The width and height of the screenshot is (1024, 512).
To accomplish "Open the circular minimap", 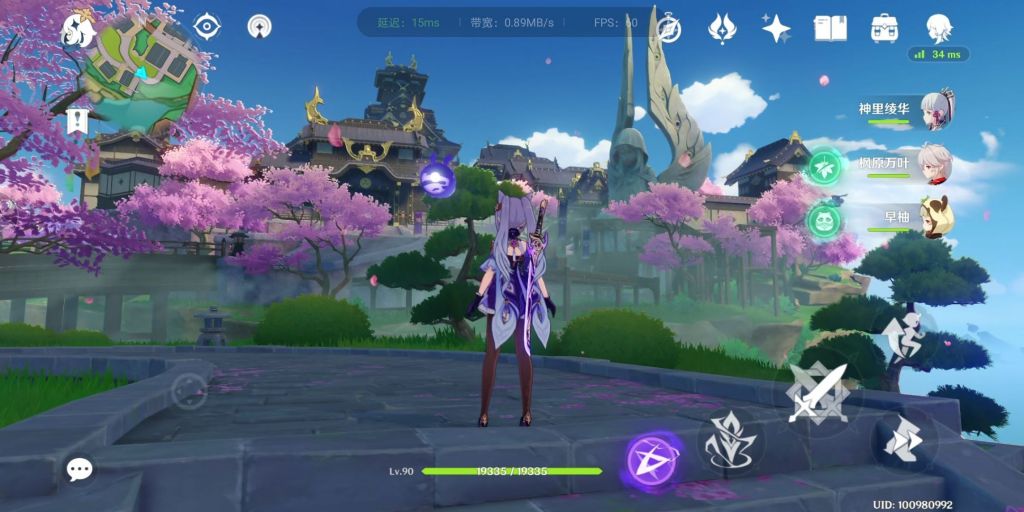I will coord(140,70).
